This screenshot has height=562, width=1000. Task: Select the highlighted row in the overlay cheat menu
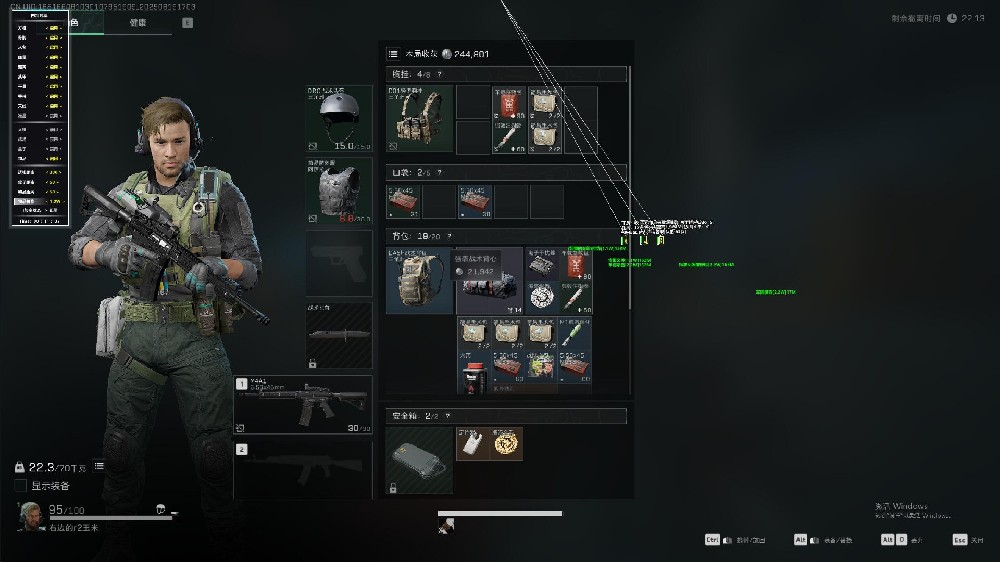[x=40, y=201]
